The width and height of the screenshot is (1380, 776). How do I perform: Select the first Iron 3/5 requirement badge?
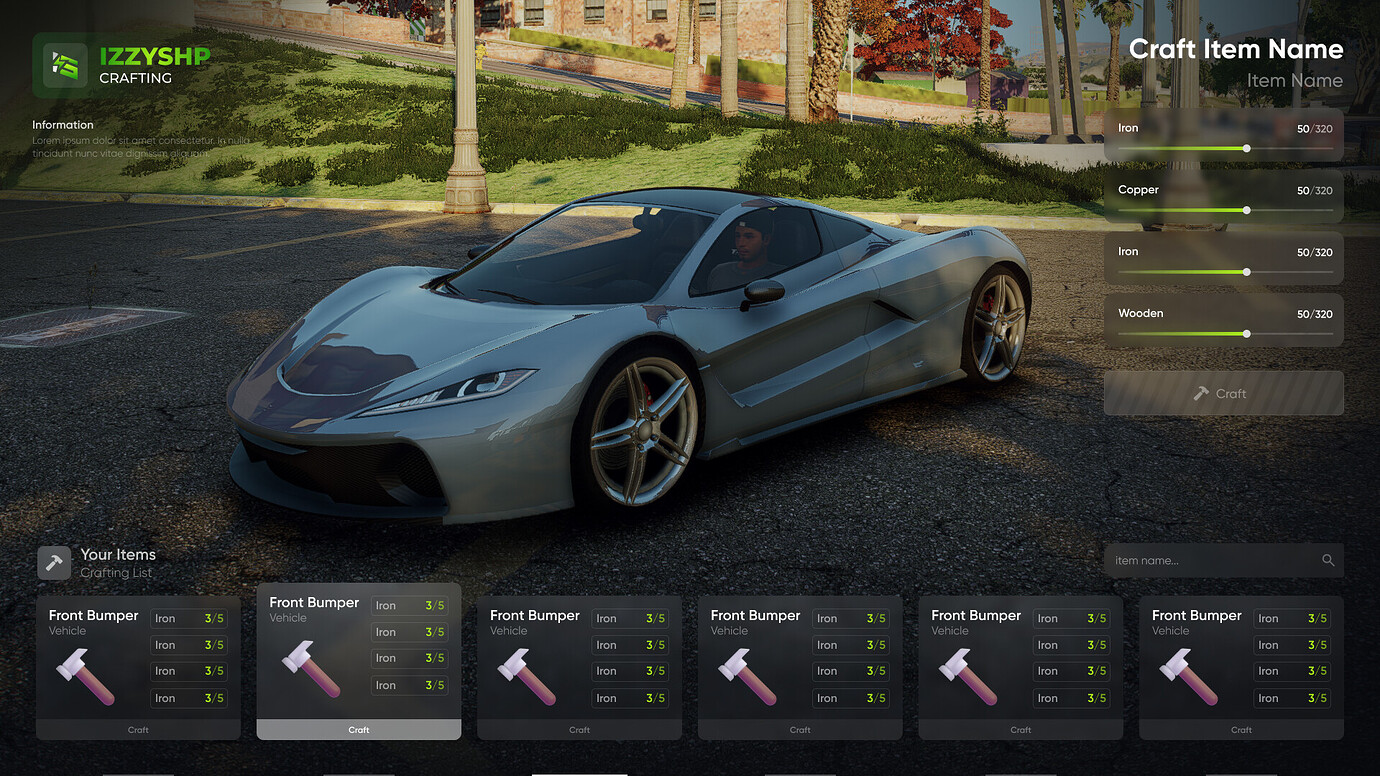[189, 618]
